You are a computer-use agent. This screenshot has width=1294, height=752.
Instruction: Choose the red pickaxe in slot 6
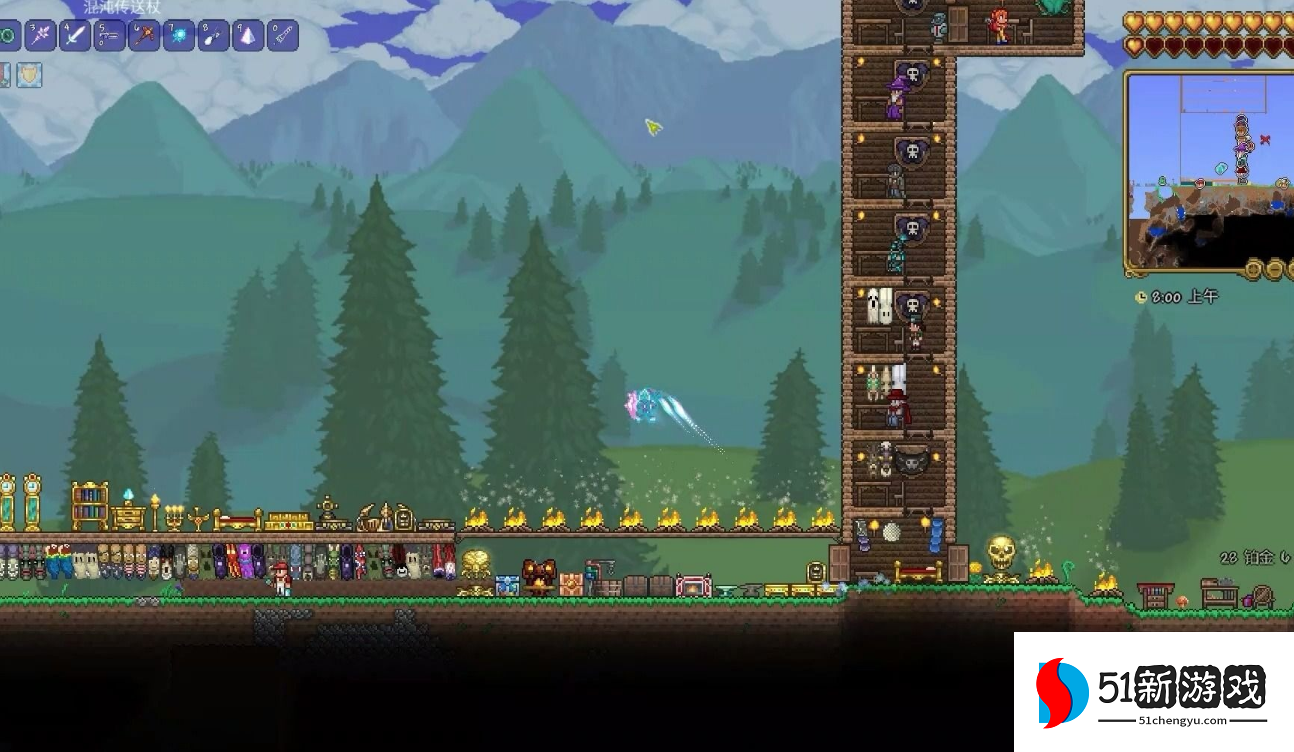pyautogui.click(x=144, y=36)
